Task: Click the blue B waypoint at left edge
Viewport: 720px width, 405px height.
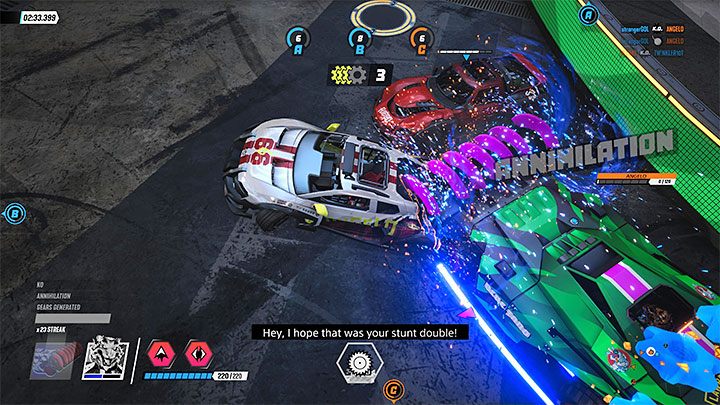Action: click(14, 212)
